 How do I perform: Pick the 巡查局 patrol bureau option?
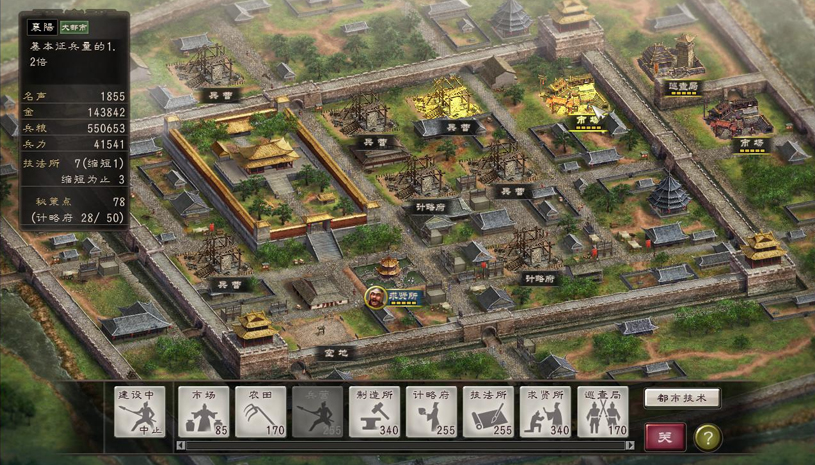603,412
